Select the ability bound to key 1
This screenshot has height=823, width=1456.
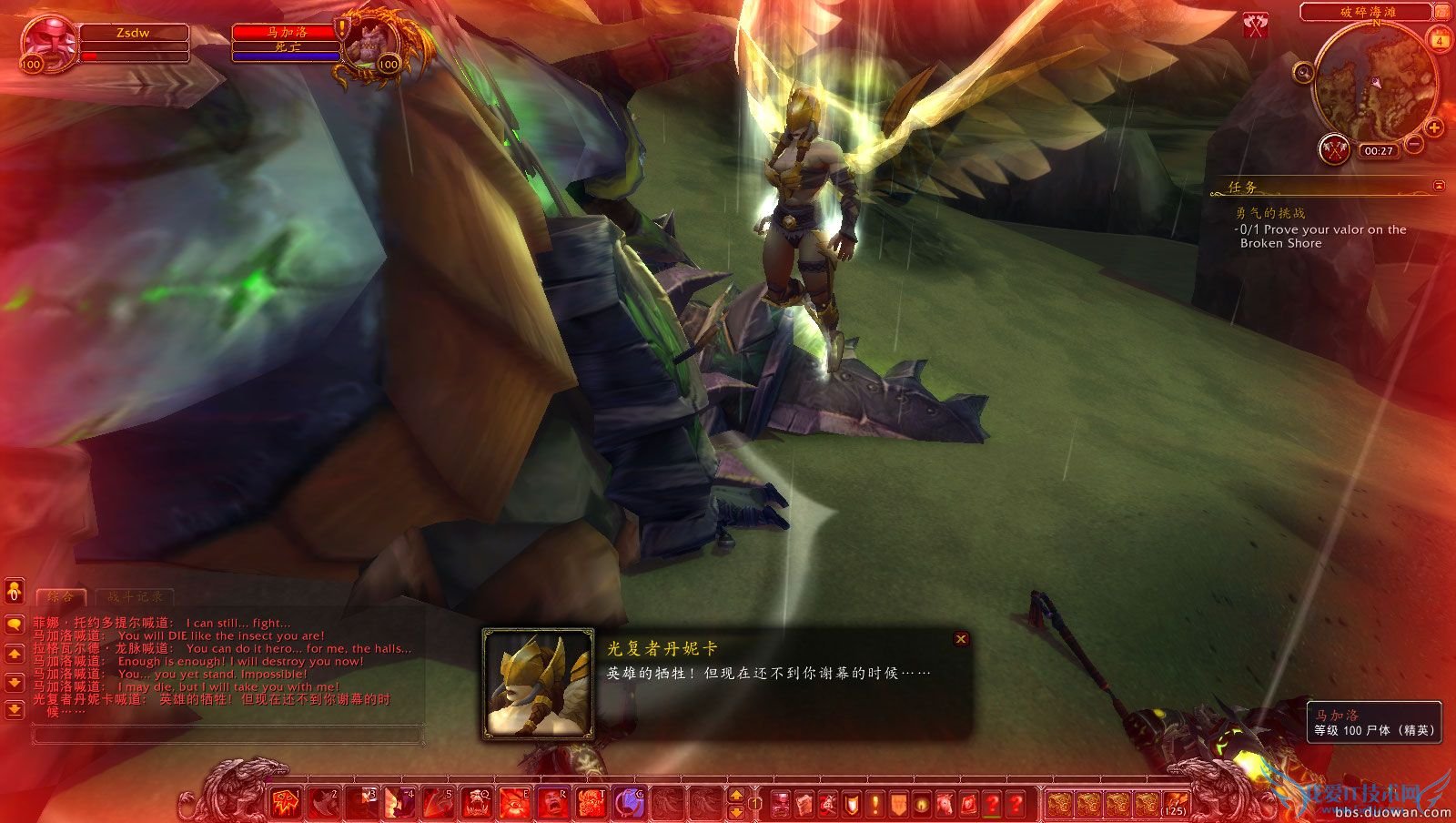point(284,802)
